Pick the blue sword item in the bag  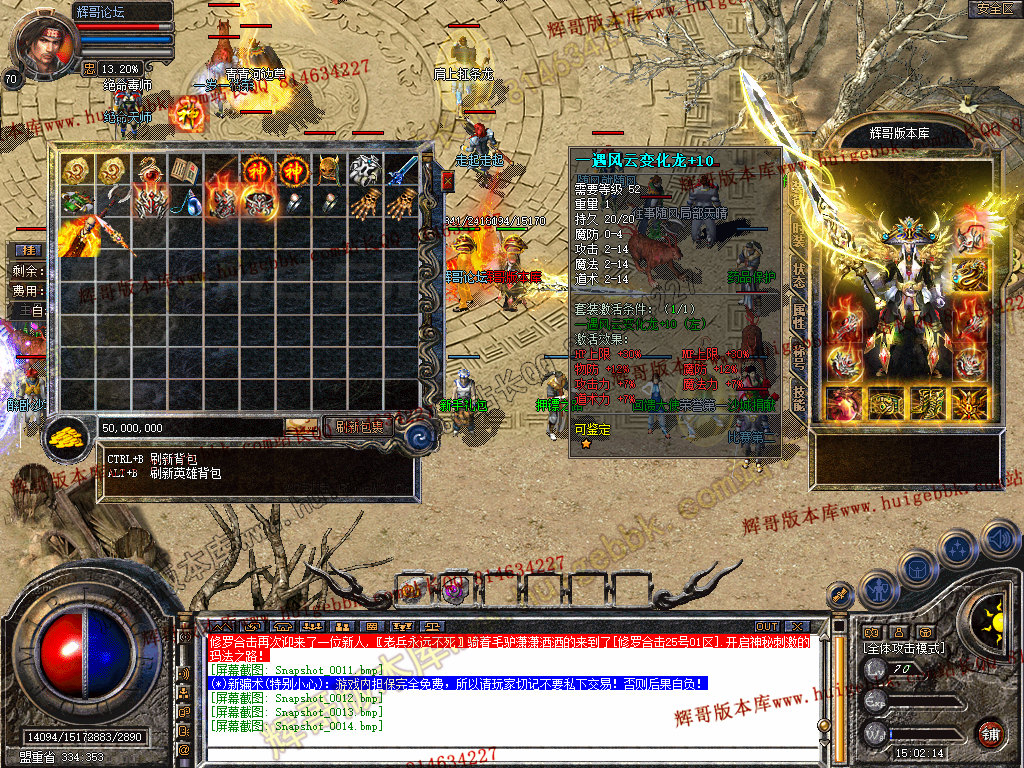click(x=402, y=170)
